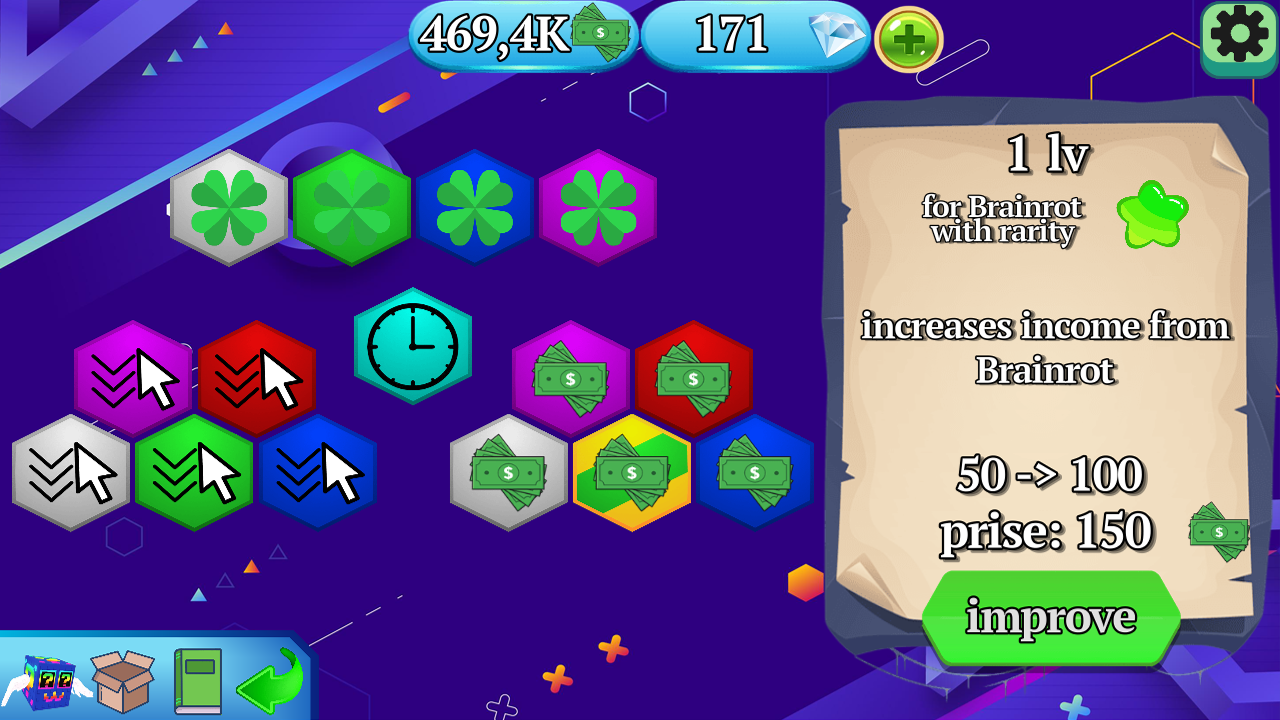Select the gold money hexagon
This screenshot has width=1280, height=720.
(x=632, y=474)
